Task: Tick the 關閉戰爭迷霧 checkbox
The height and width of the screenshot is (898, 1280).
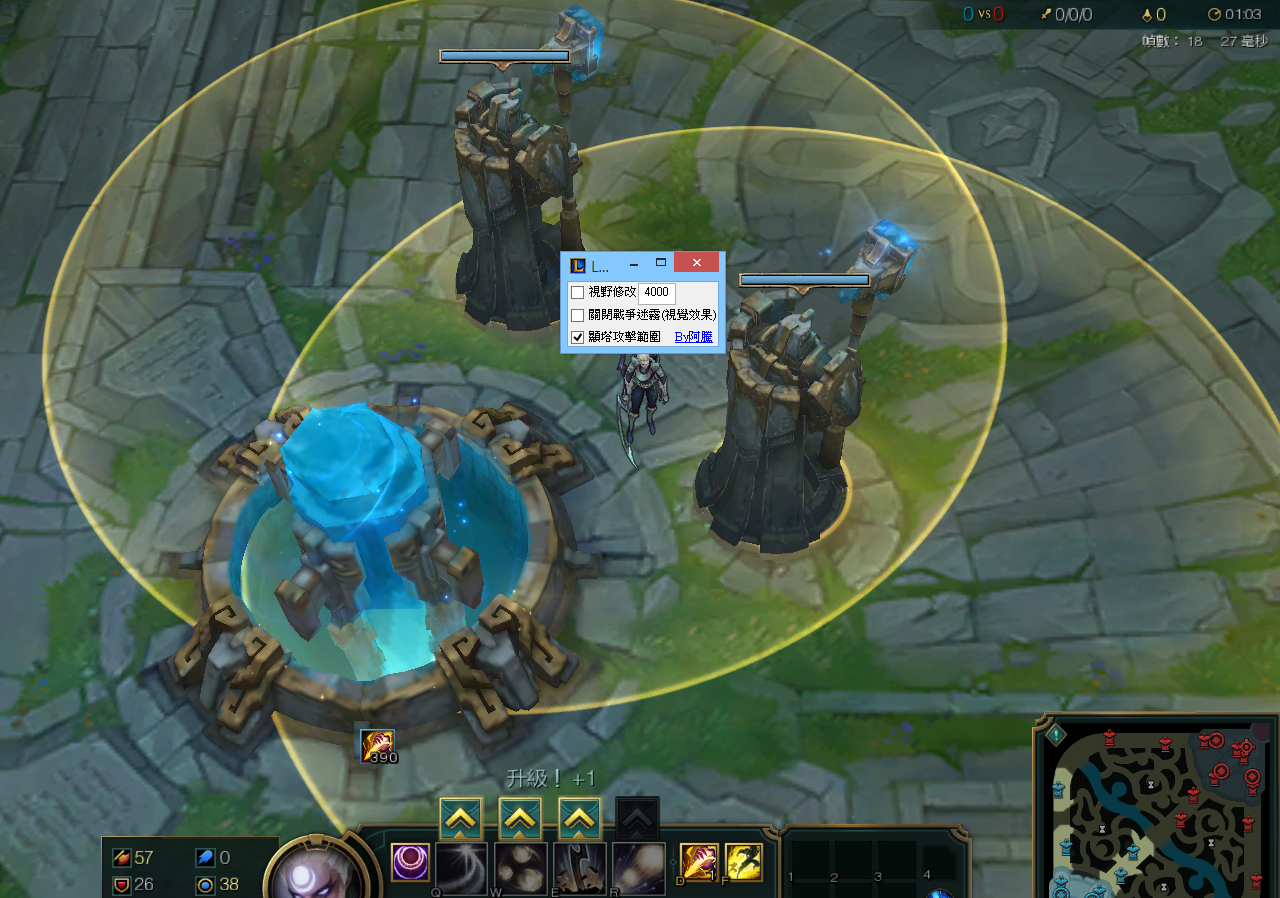Action: [577, 315]
